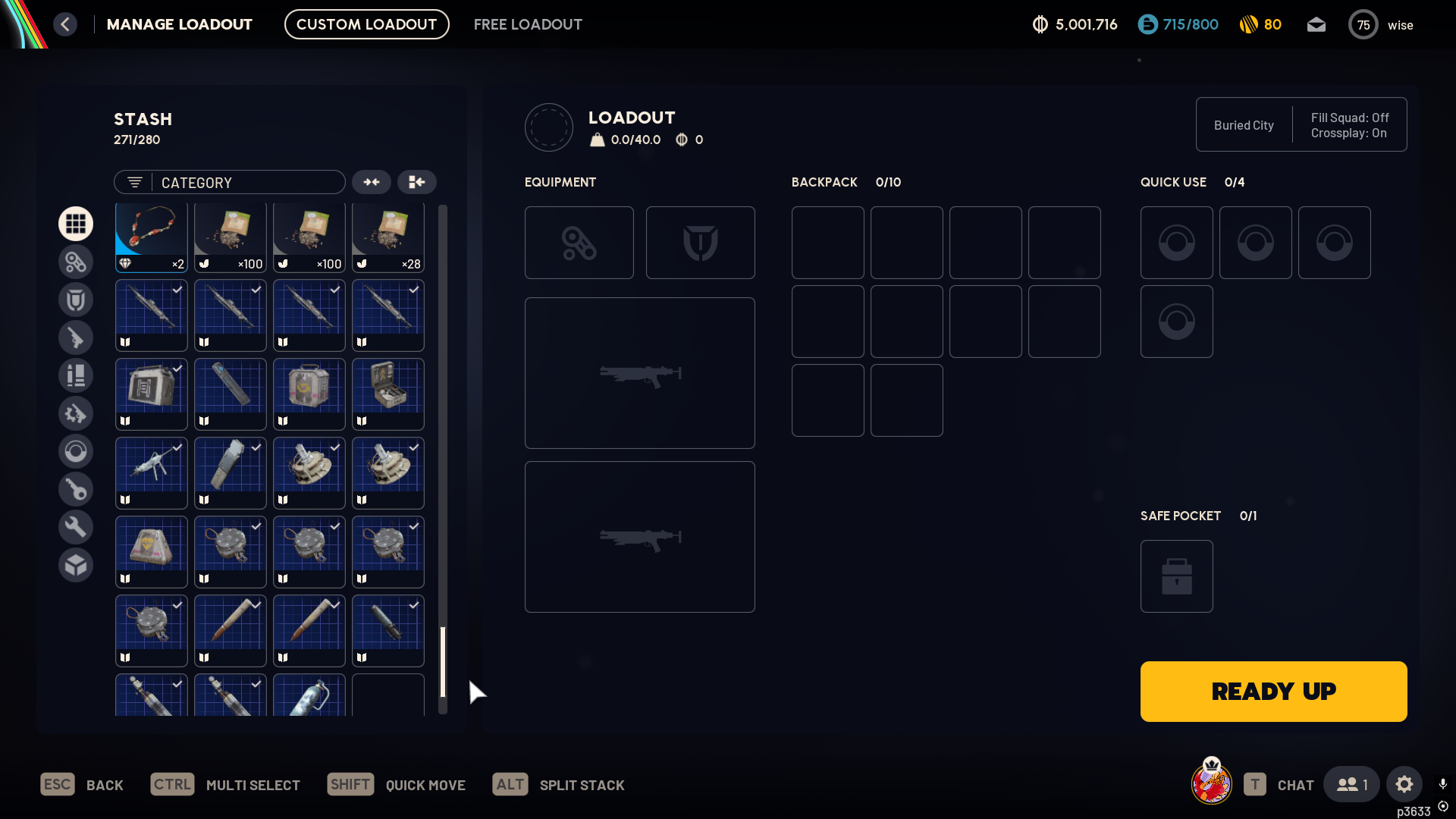Filter stash by wrench tools category

[76, 527]
